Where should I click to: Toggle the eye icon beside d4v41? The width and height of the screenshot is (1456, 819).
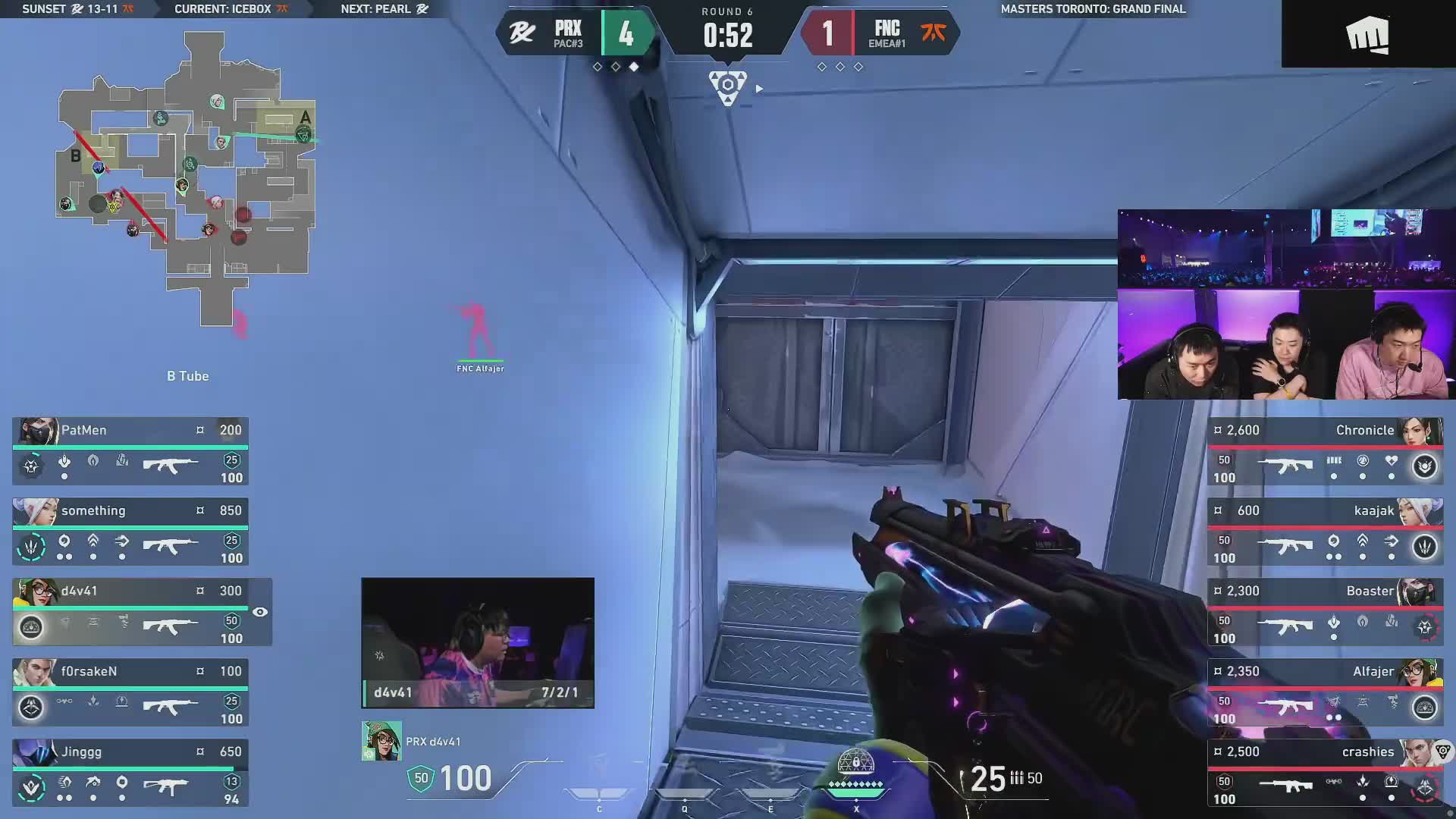point(260,612)
